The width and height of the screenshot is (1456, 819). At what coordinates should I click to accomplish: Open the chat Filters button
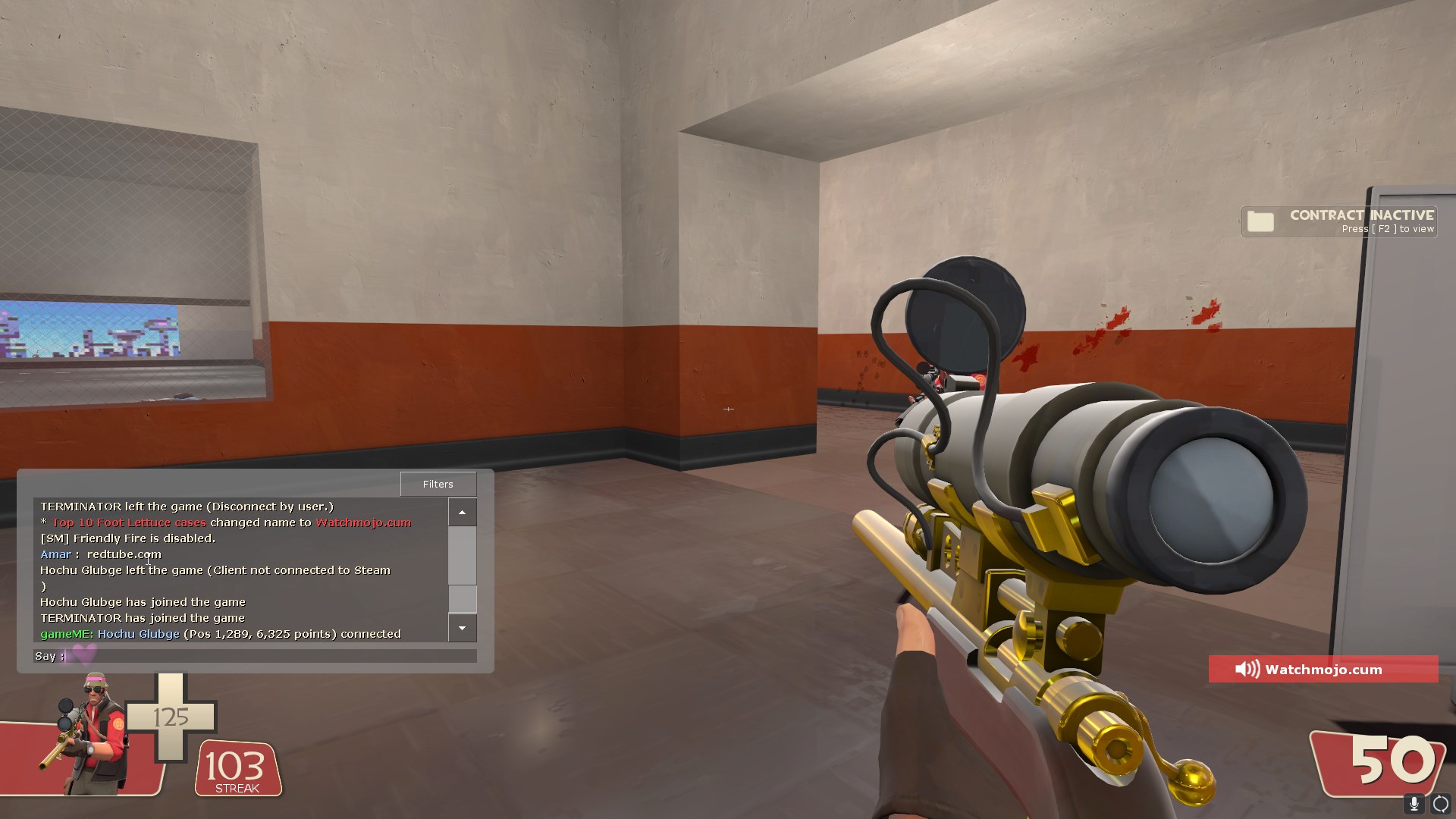coord(438,484)
